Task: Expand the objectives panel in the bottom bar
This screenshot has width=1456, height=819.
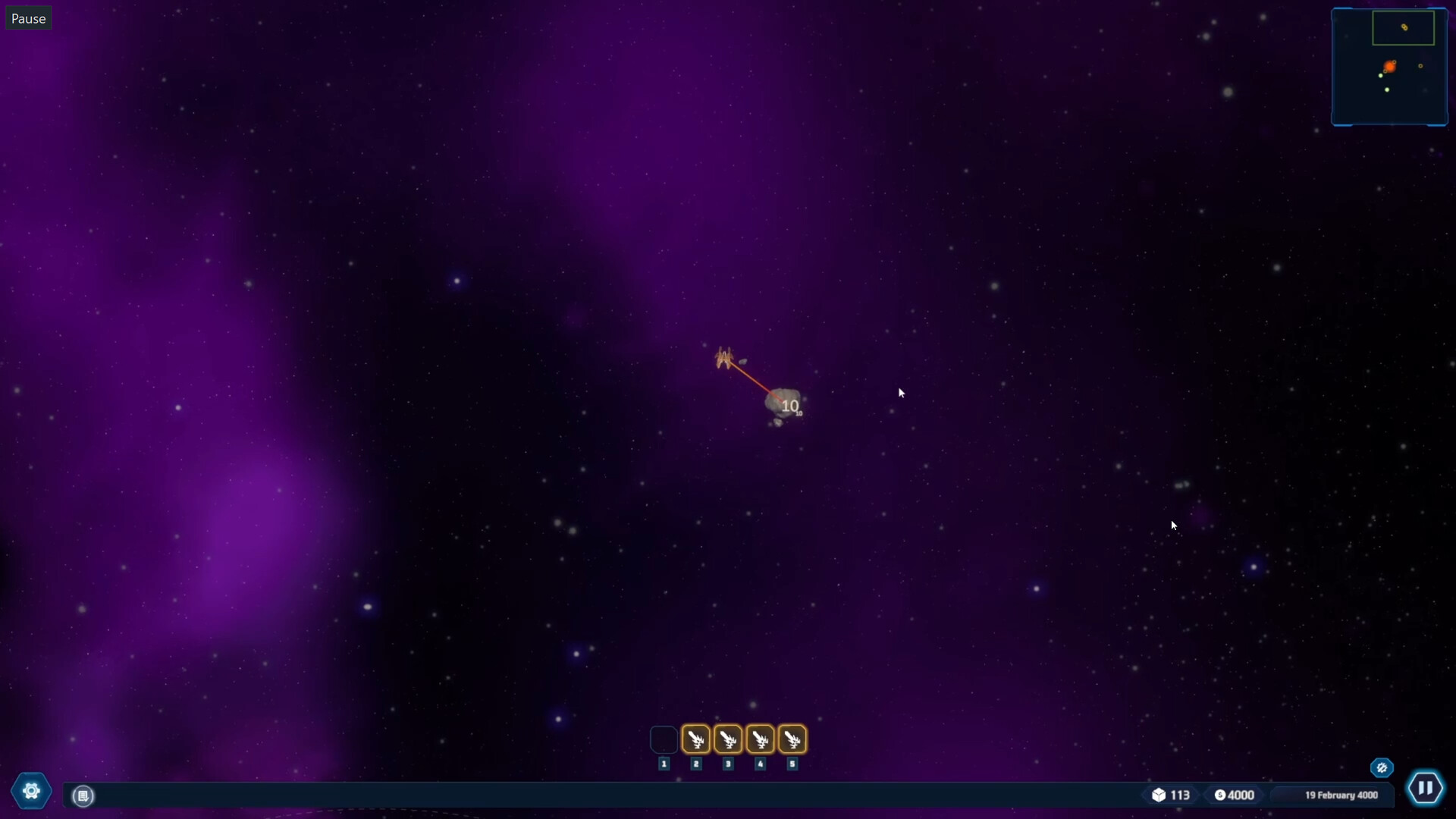Action: coord(83,796)
